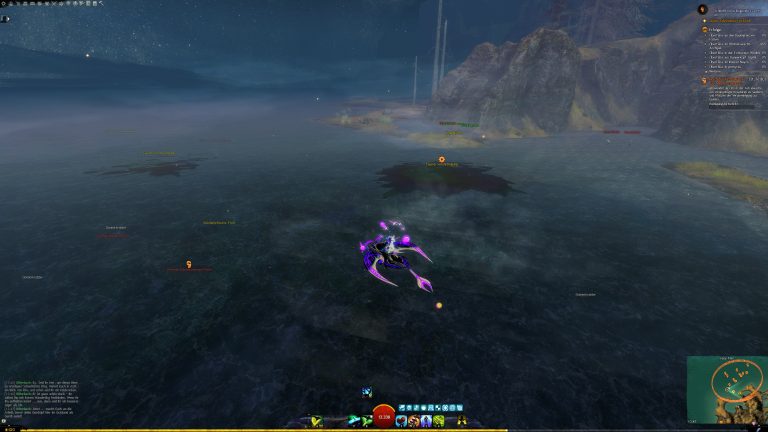Open the story journal icon in tracker
768x432 pixels.
pyautogui.click(x=702, y=9)
